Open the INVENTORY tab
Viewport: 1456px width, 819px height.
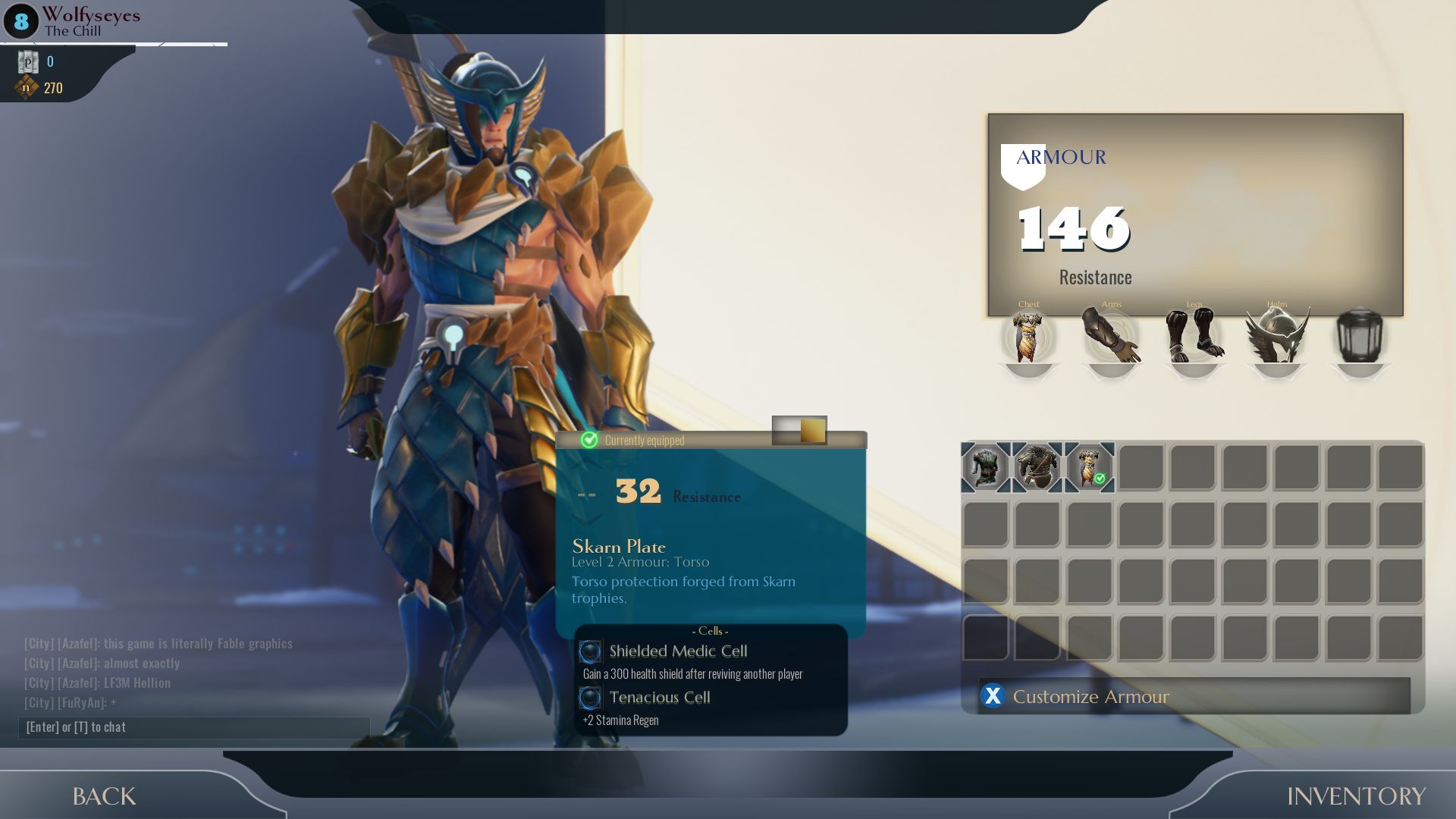[x=1357, y=796]
